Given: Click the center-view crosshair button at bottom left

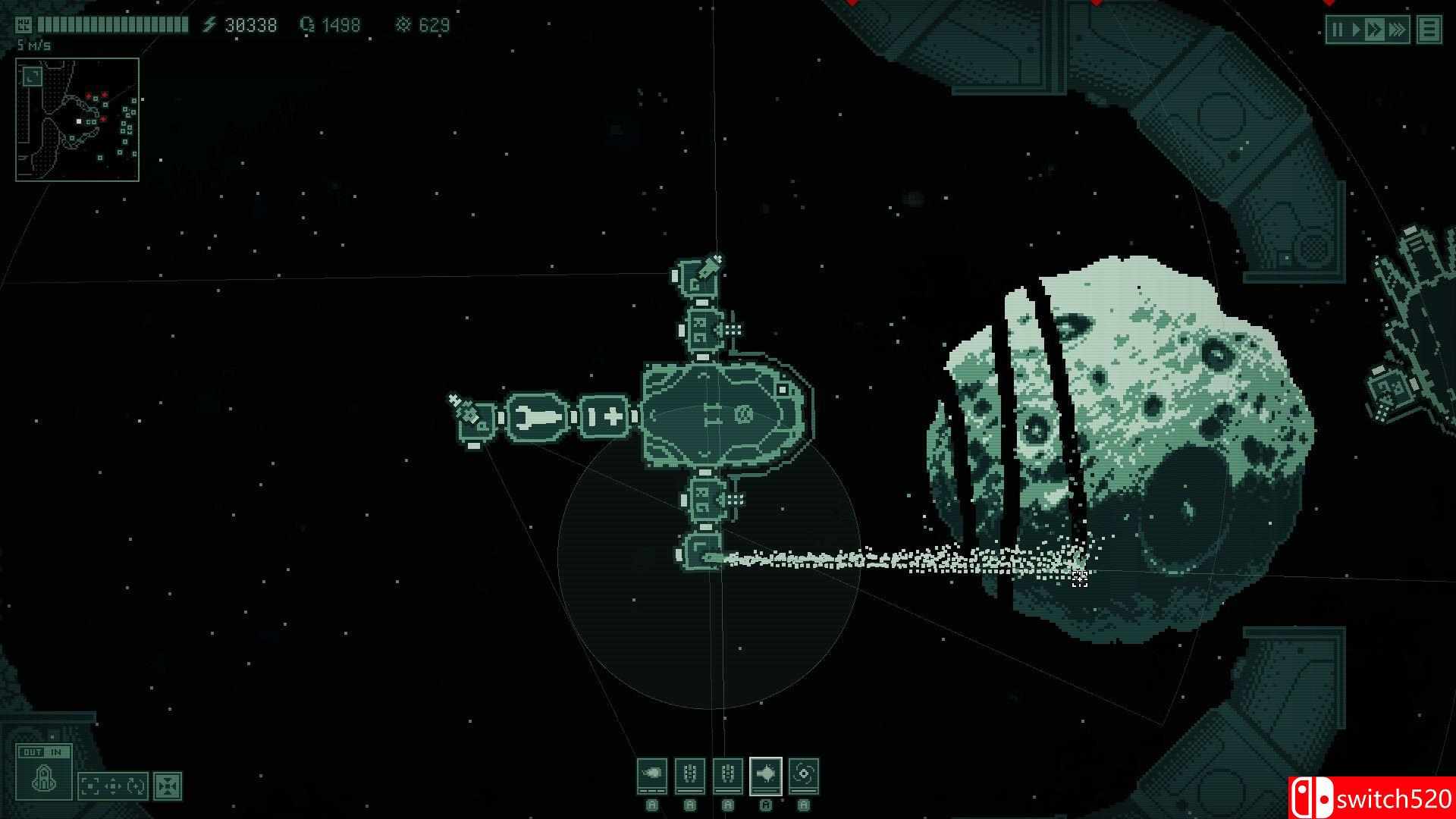Looking at the screenshot, I should coord(113,784).
